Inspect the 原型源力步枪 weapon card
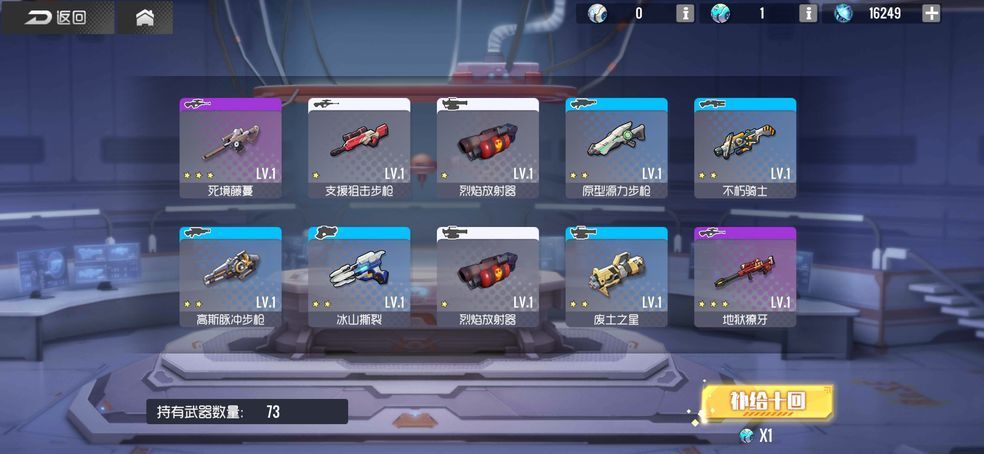This screenshot has height=454, width=984. click(616, 148)
